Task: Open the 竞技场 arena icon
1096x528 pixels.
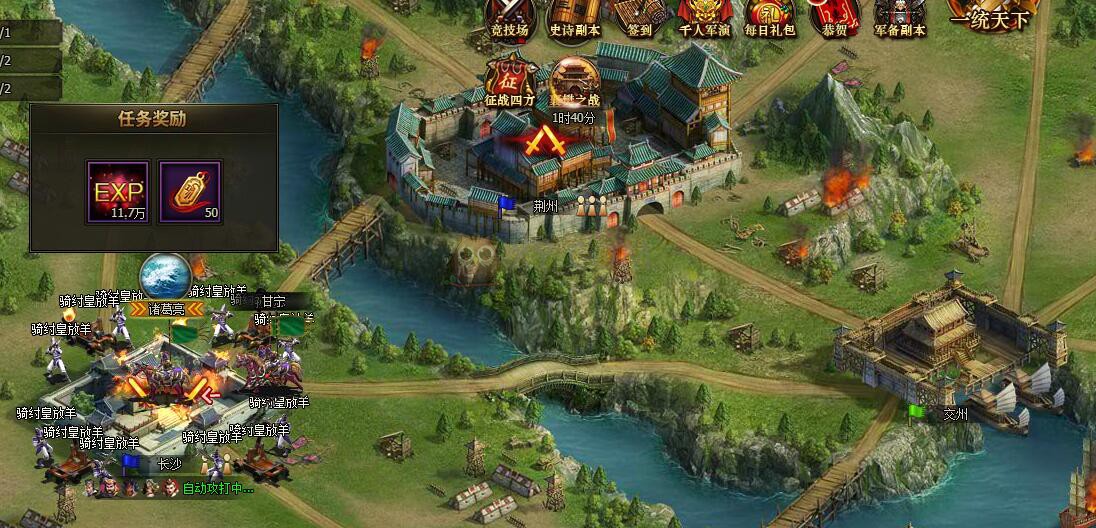Action: [508, 17]
